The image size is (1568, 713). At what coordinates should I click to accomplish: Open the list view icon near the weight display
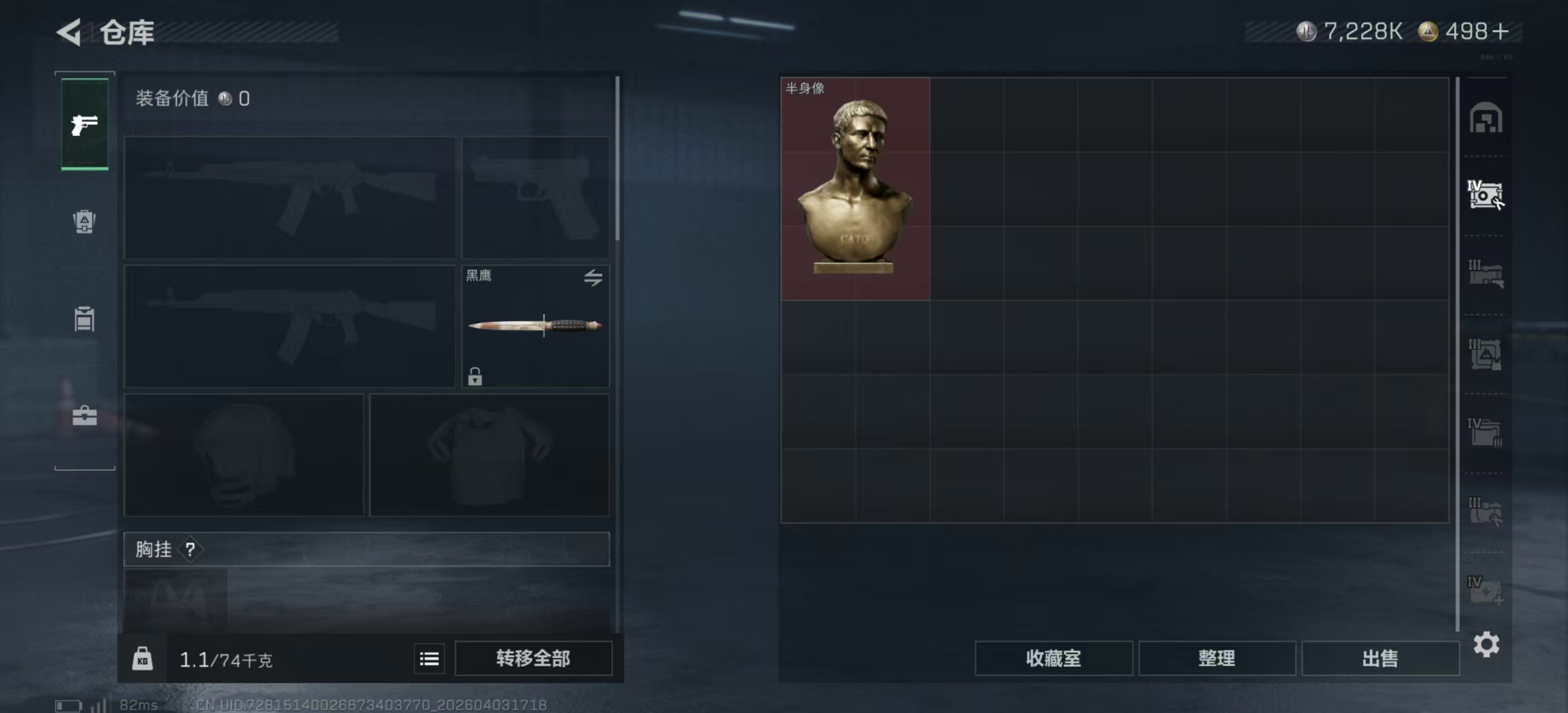[x=429, y=659]
